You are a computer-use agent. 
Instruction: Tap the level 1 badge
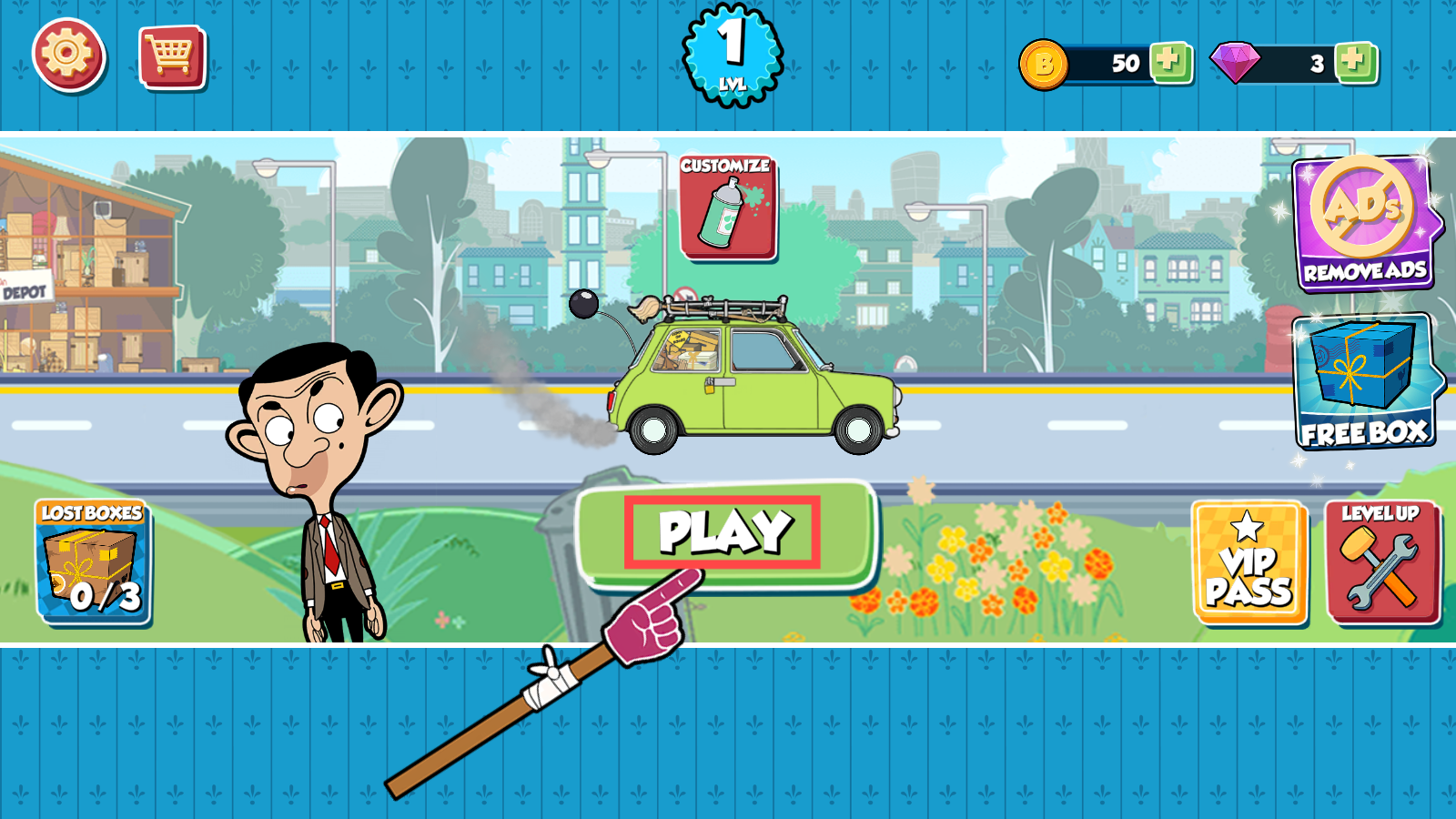[732, 56]
